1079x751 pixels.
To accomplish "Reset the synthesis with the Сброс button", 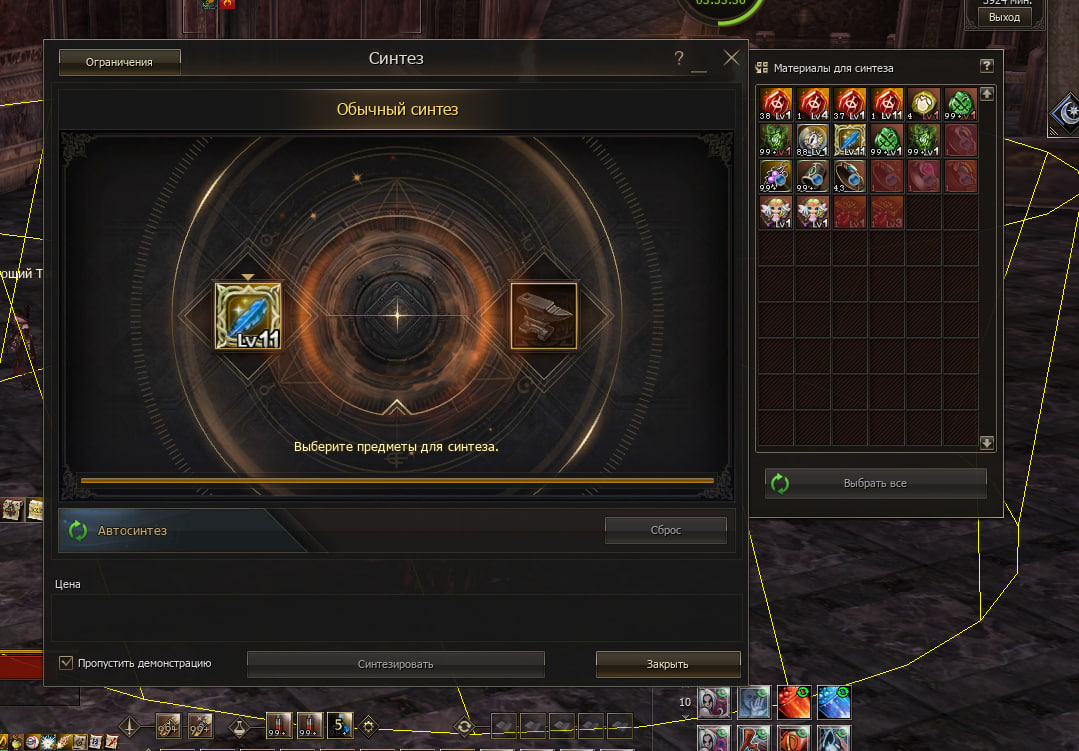I will 665,530.
